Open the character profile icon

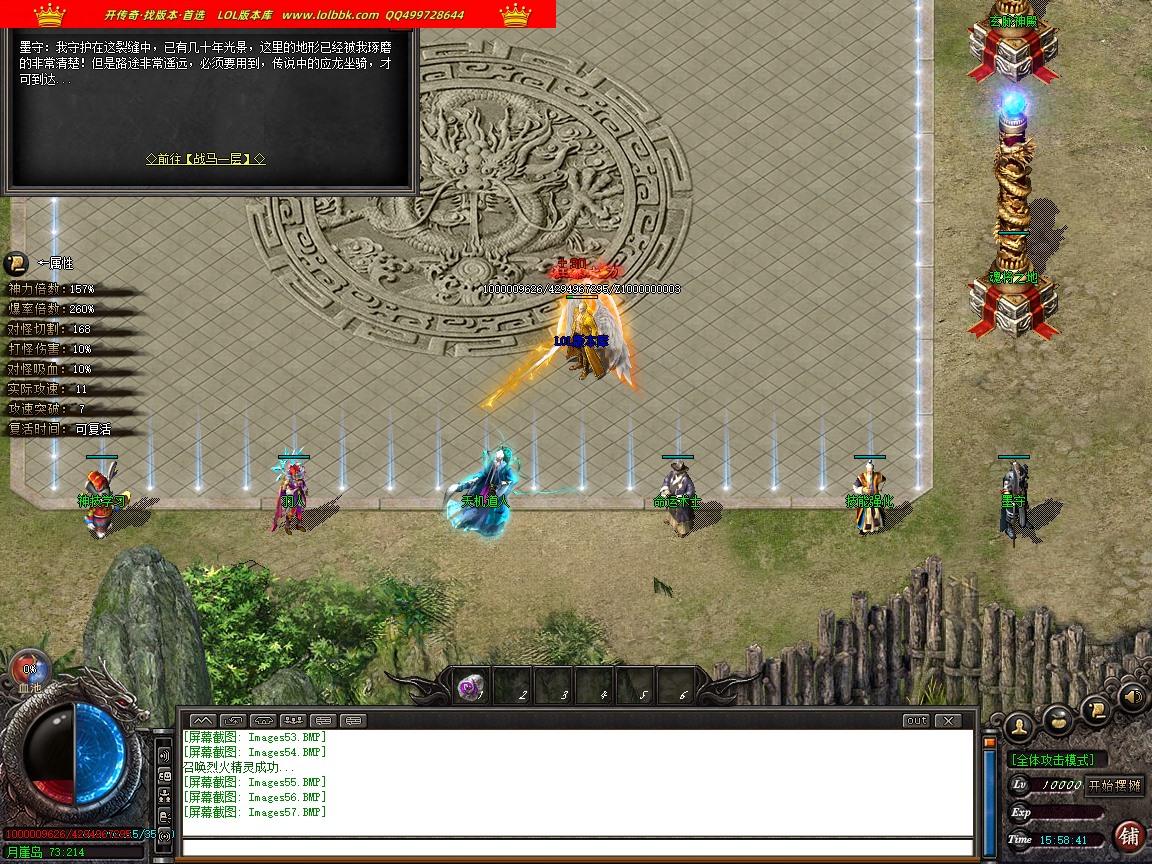1019,724
